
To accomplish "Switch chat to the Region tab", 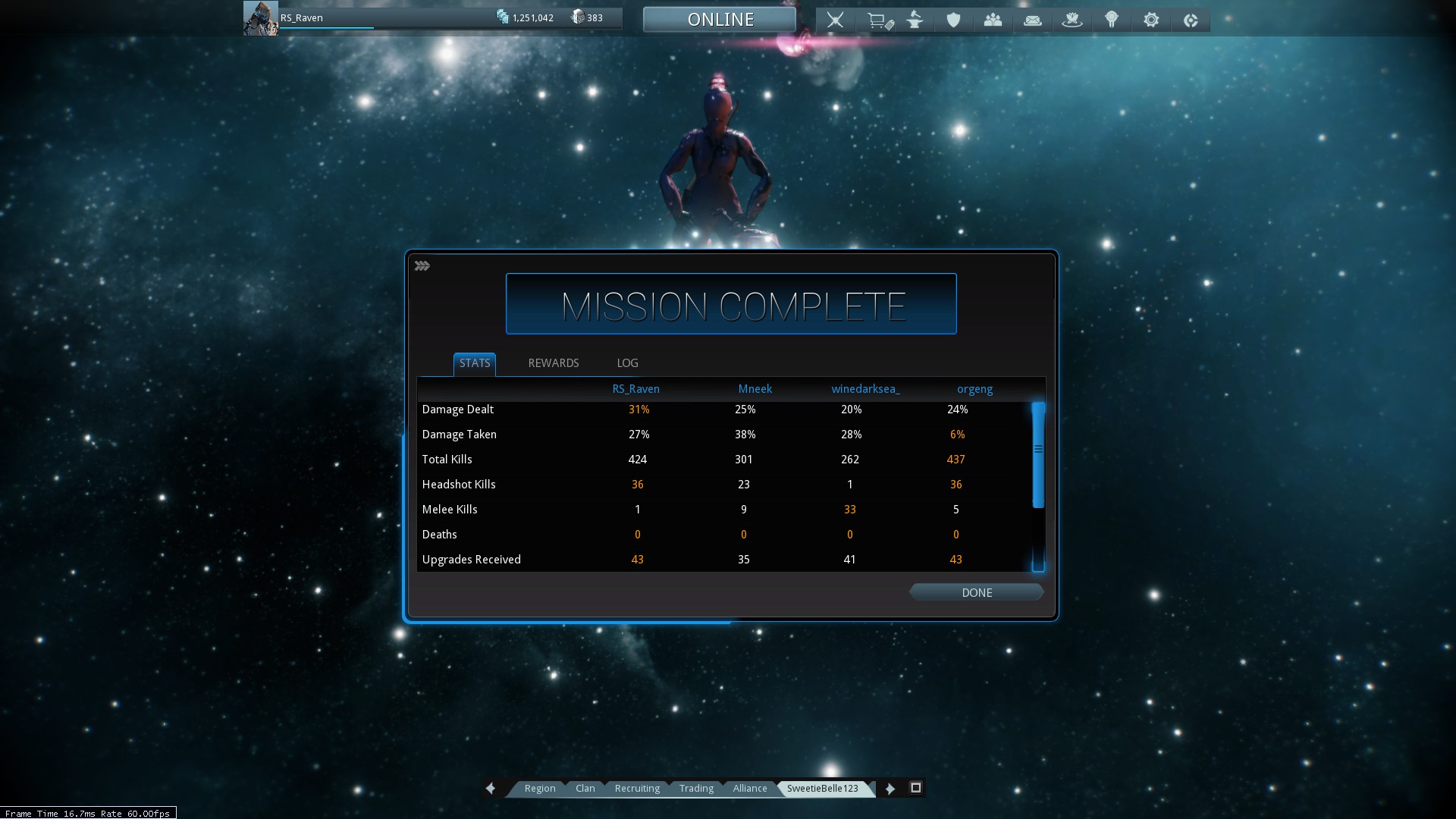I will [539, 789].
